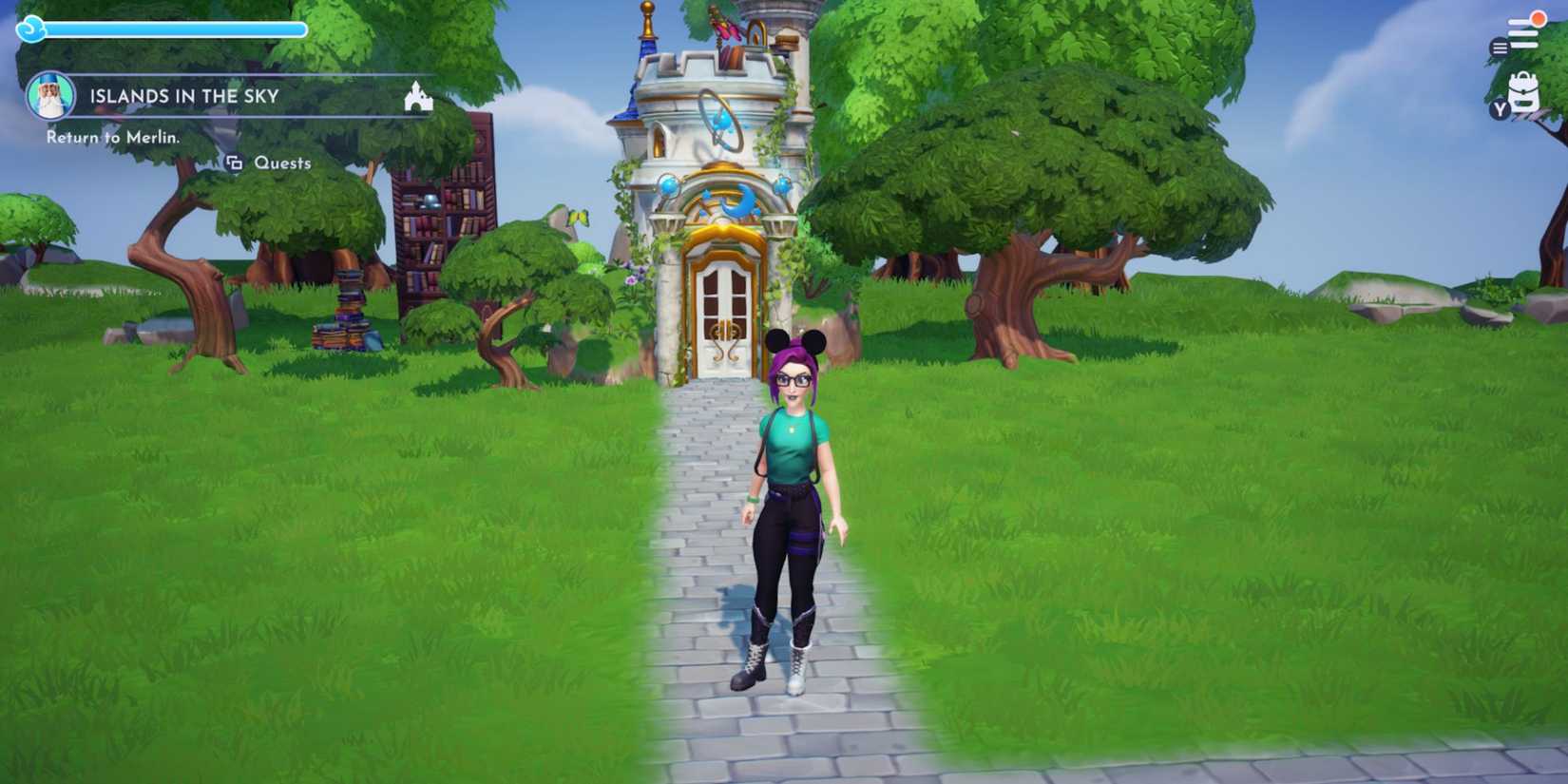Image resolution: width=1568 pixels, height=784 pixels.
Task: Click the butterfly near the tower
Action: pos(578,219)
